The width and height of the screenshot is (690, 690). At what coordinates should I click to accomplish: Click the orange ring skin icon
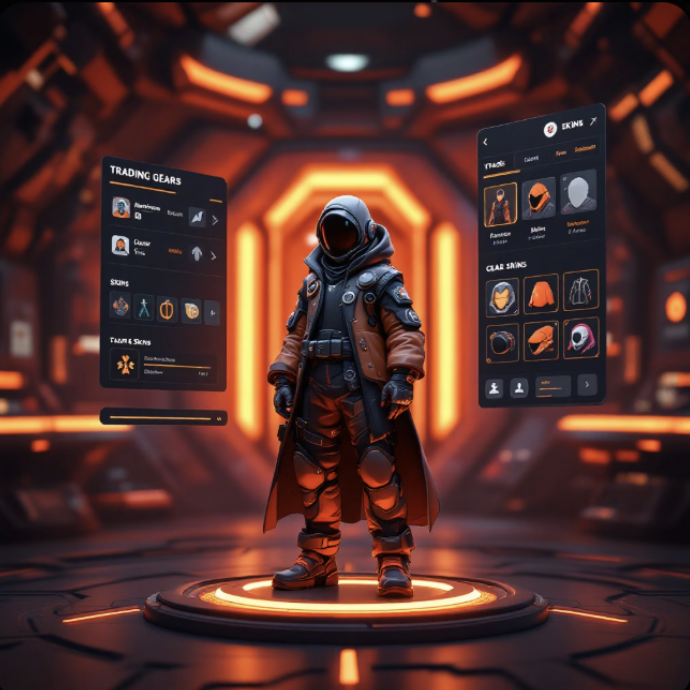tap(166, 309)
